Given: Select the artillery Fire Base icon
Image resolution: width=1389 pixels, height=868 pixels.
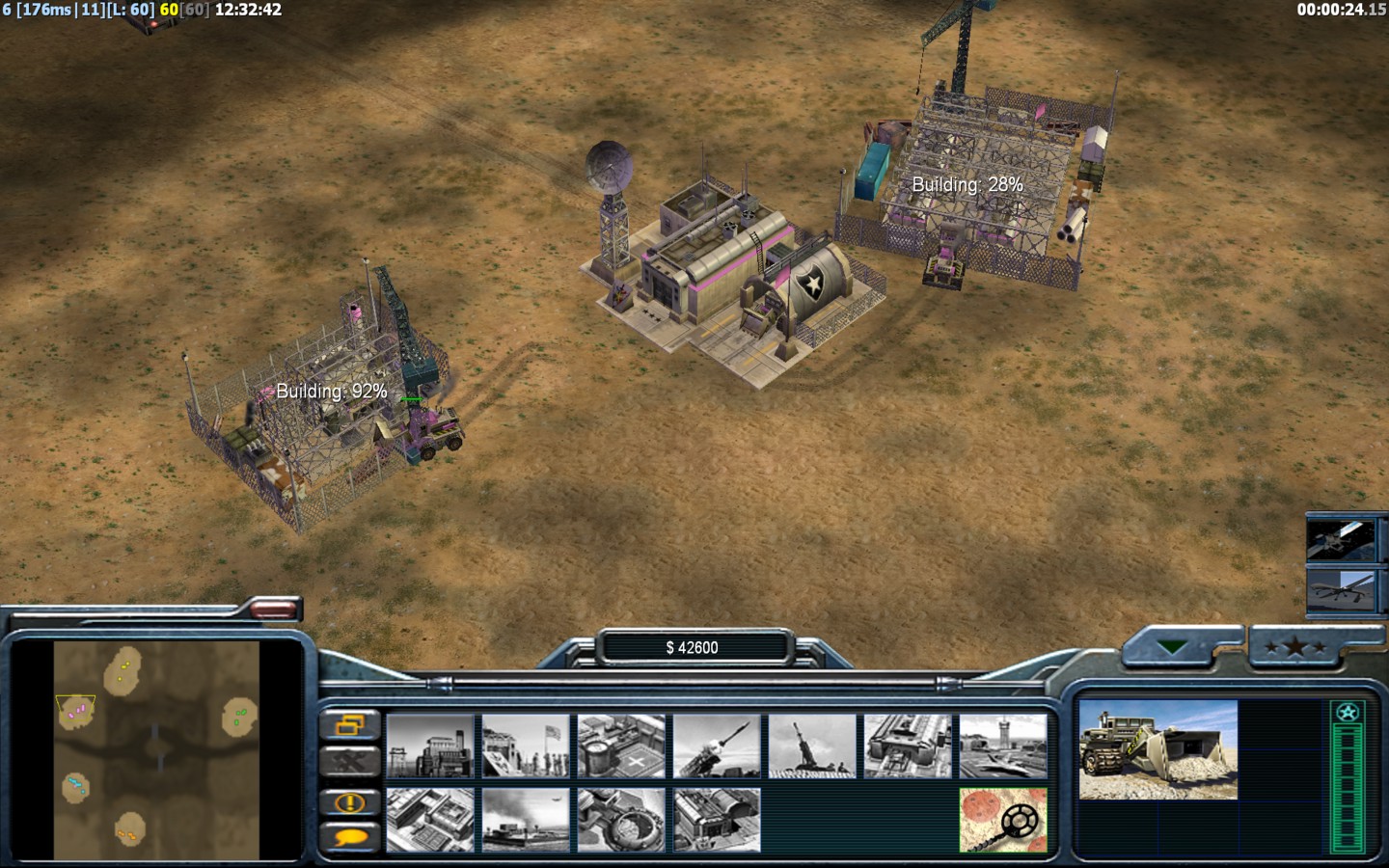Looking at the screenshot, I should click(812, 746).
